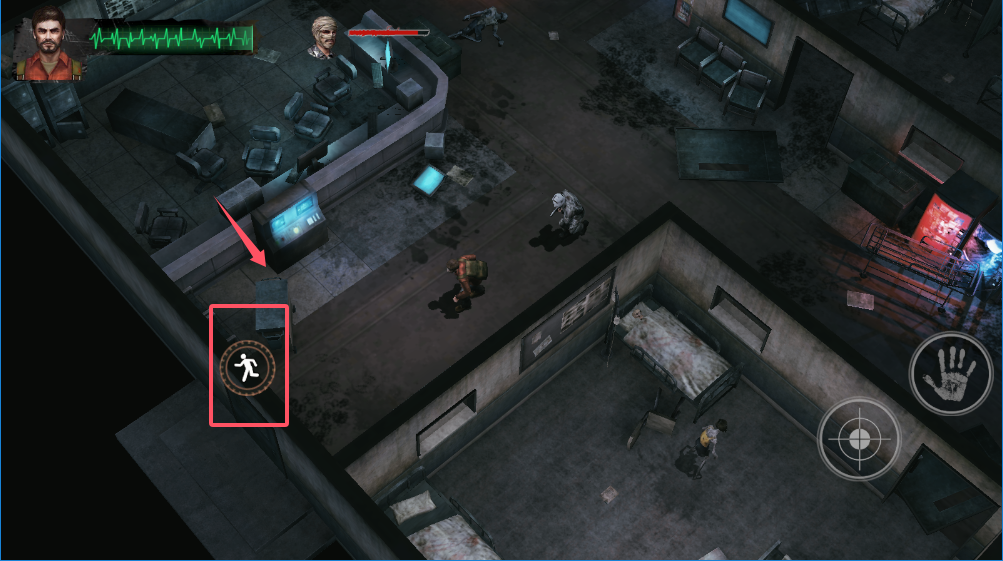Tap the crosshair aim button

tap(857, 439)
